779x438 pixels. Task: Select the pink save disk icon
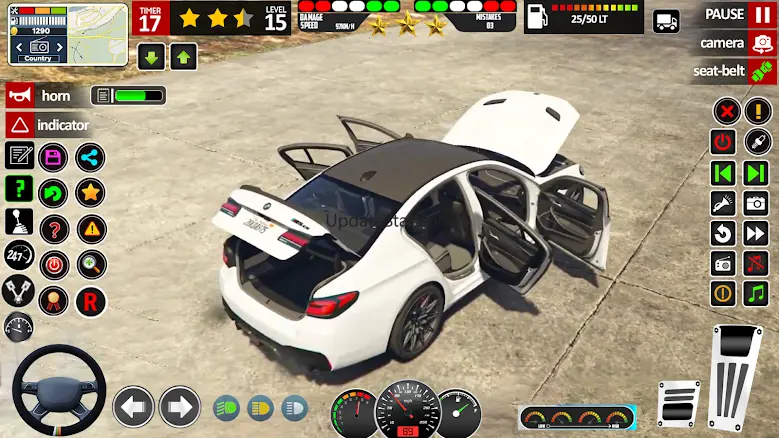coord(53,156)
